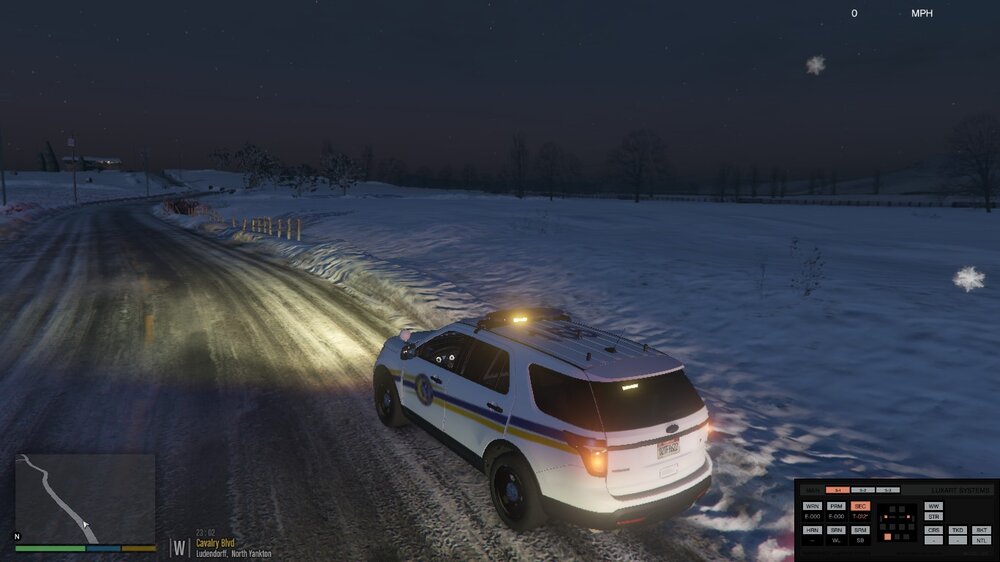This screenshot has height=562, width=1000.
Task: Activate the TKD takedown lights button
Action: pyautogui.click(x=958, y=530)
